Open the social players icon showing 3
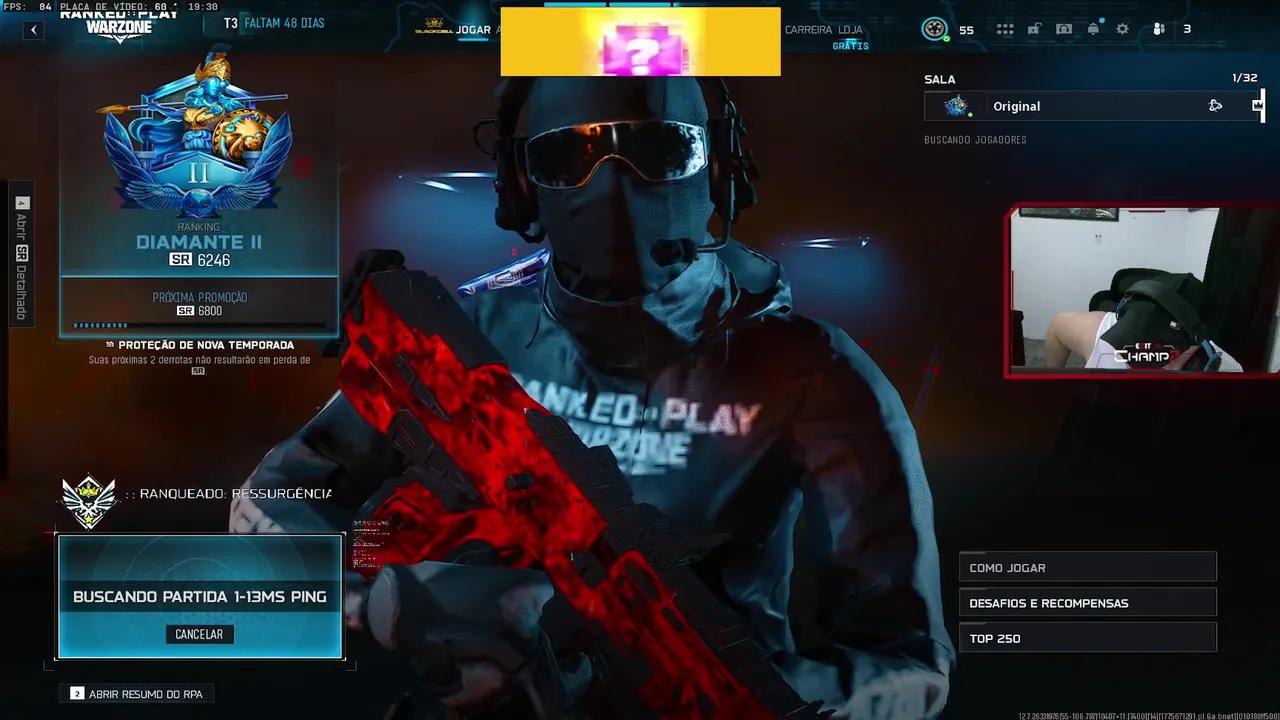The image size is (1280, 720). [x=1158, y=29]
